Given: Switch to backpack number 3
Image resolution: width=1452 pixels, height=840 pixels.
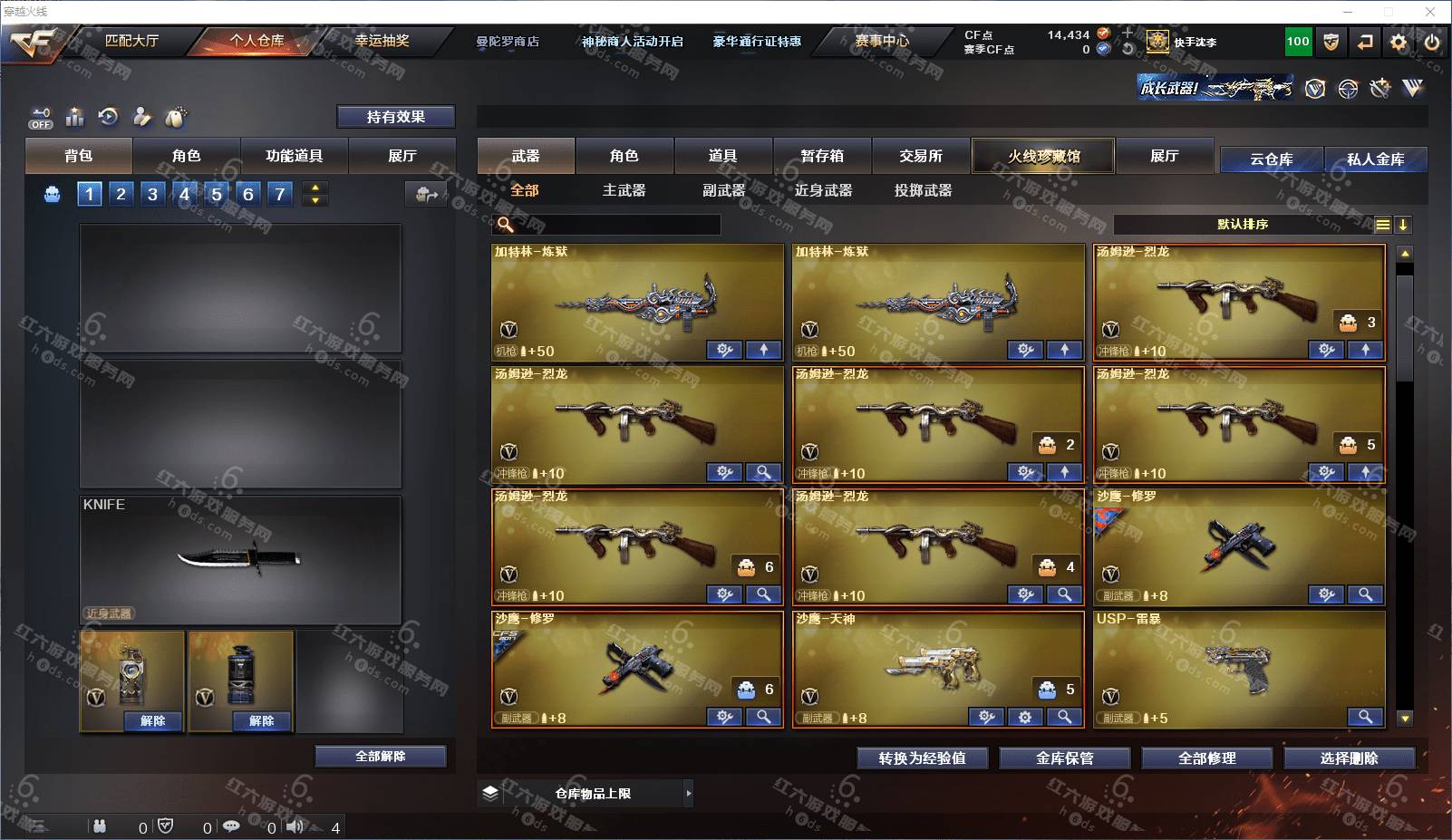Looking at the screenshot, I should (x=152, y=194).
